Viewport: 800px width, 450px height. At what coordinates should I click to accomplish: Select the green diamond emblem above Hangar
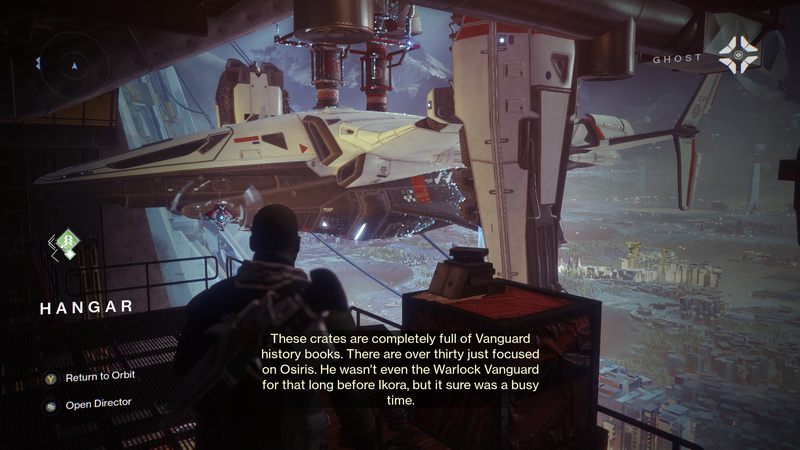(x=66, y=243)
